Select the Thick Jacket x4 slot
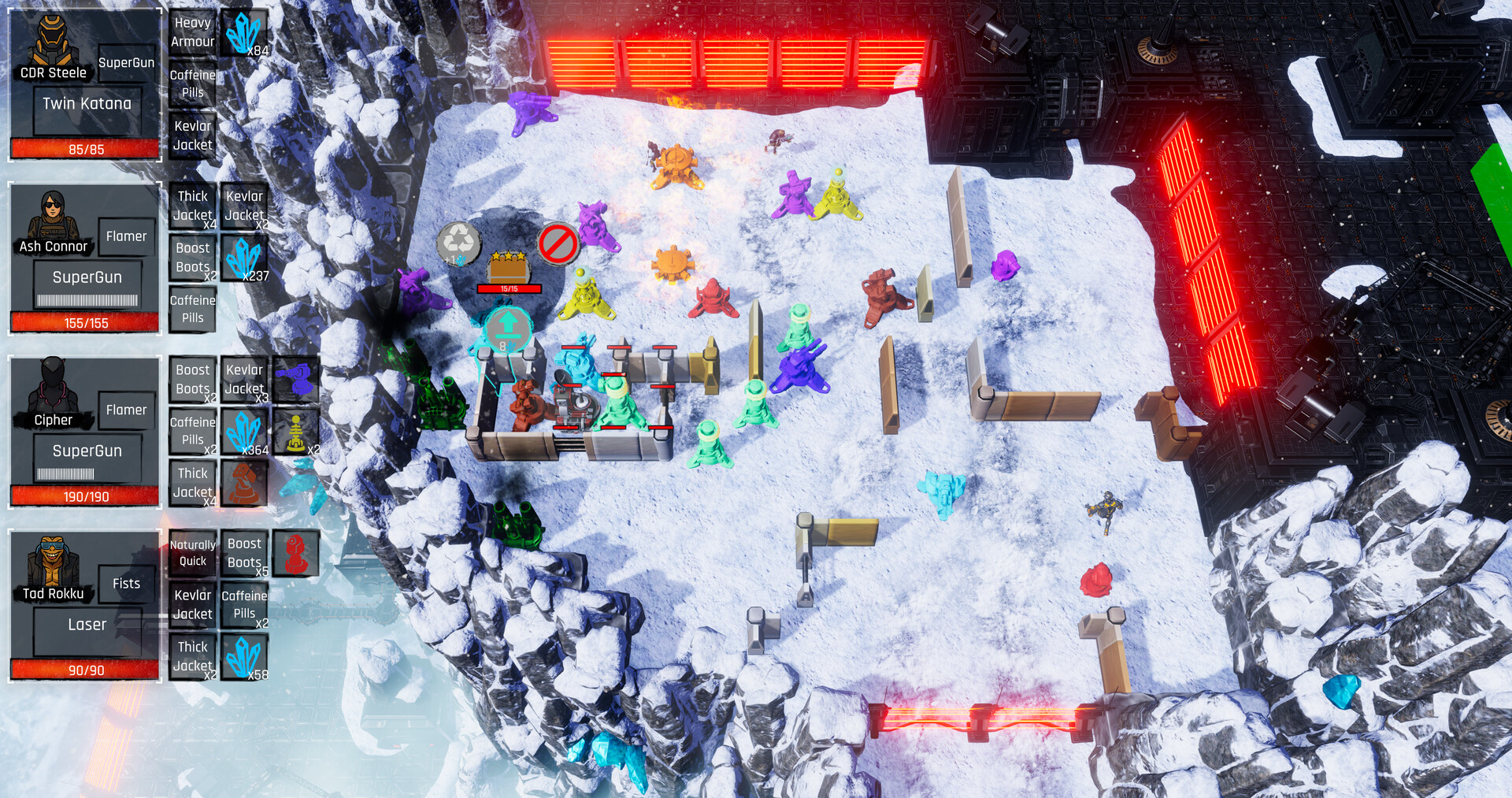The width and height of the screenshot is (1512, 798). pyautogui.click(x=192, y=482)
